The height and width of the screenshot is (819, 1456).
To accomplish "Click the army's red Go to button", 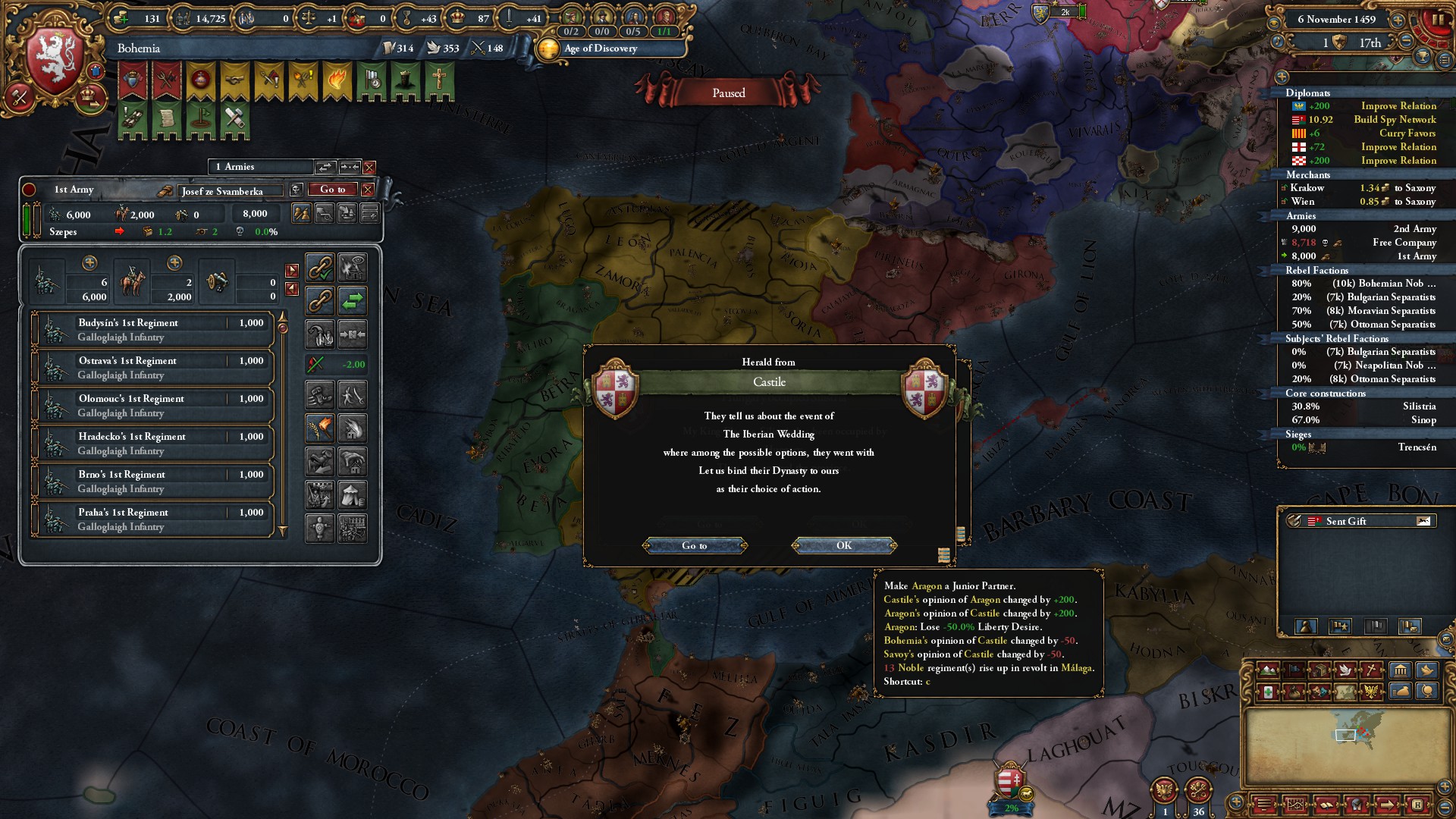I will tap(332, 190).
